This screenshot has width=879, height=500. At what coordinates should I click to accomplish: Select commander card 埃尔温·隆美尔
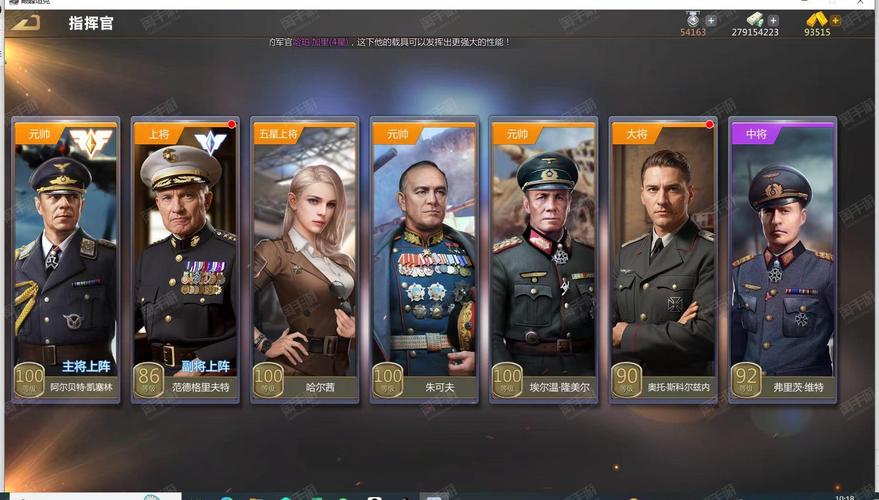tap(544, 260)
